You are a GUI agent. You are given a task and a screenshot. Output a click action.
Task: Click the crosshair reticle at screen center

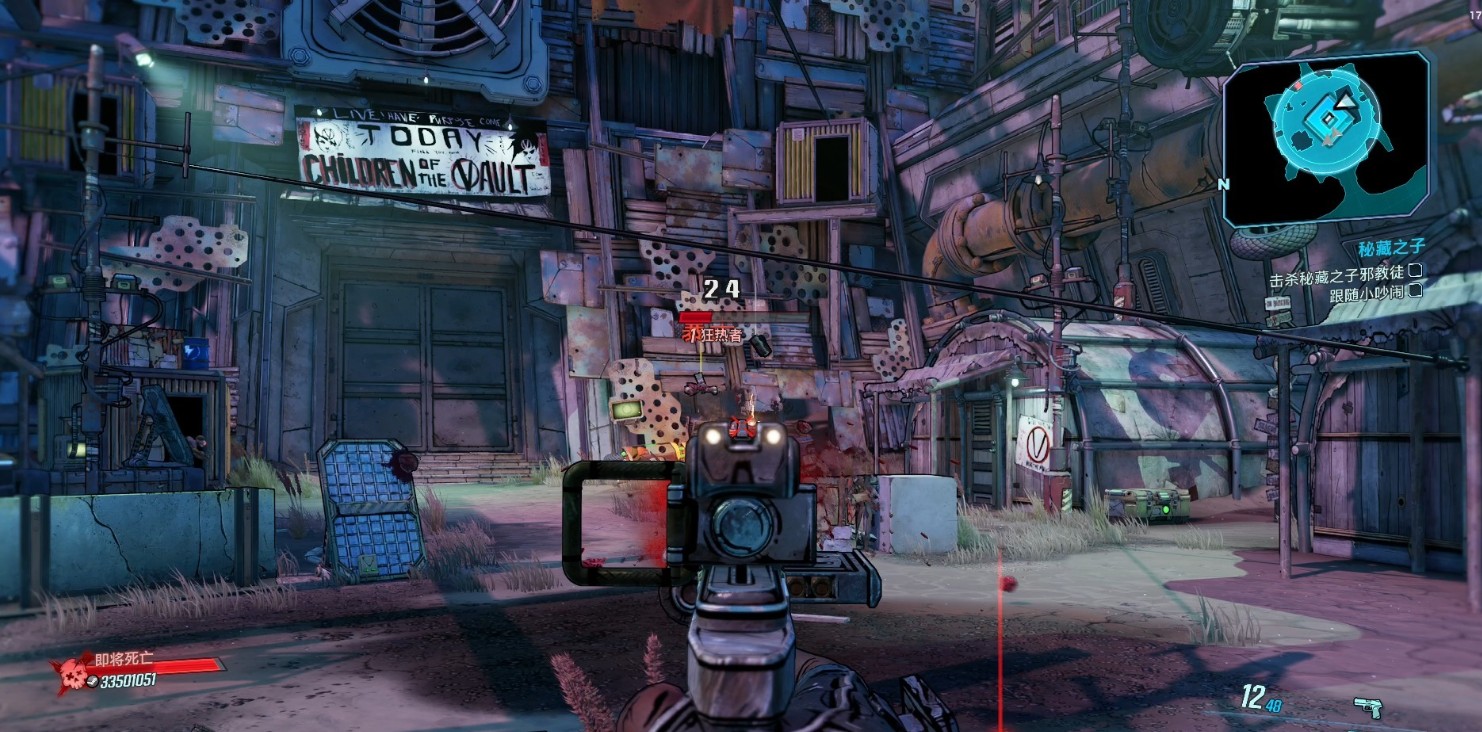coord(741,366)
